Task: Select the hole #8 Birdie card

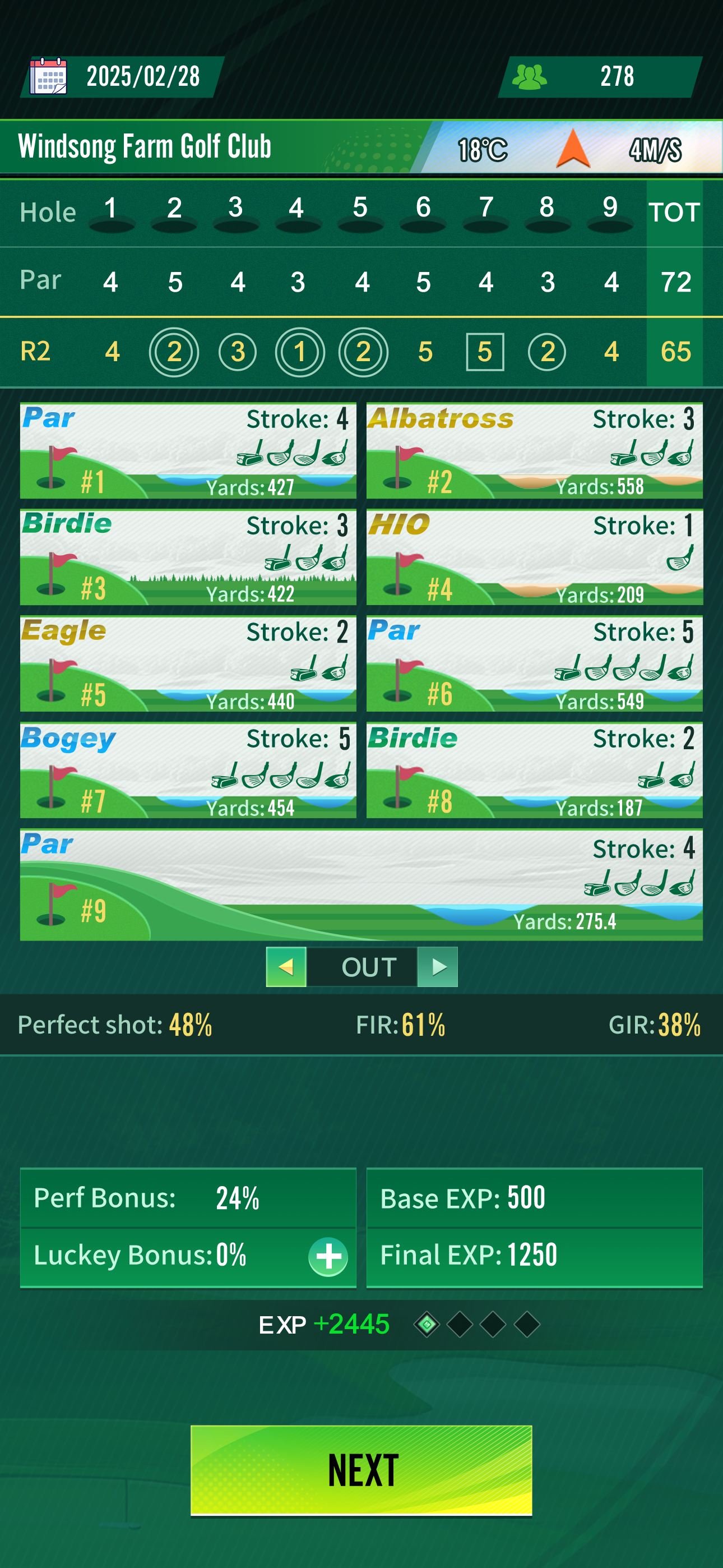Action: click(534, 770)
